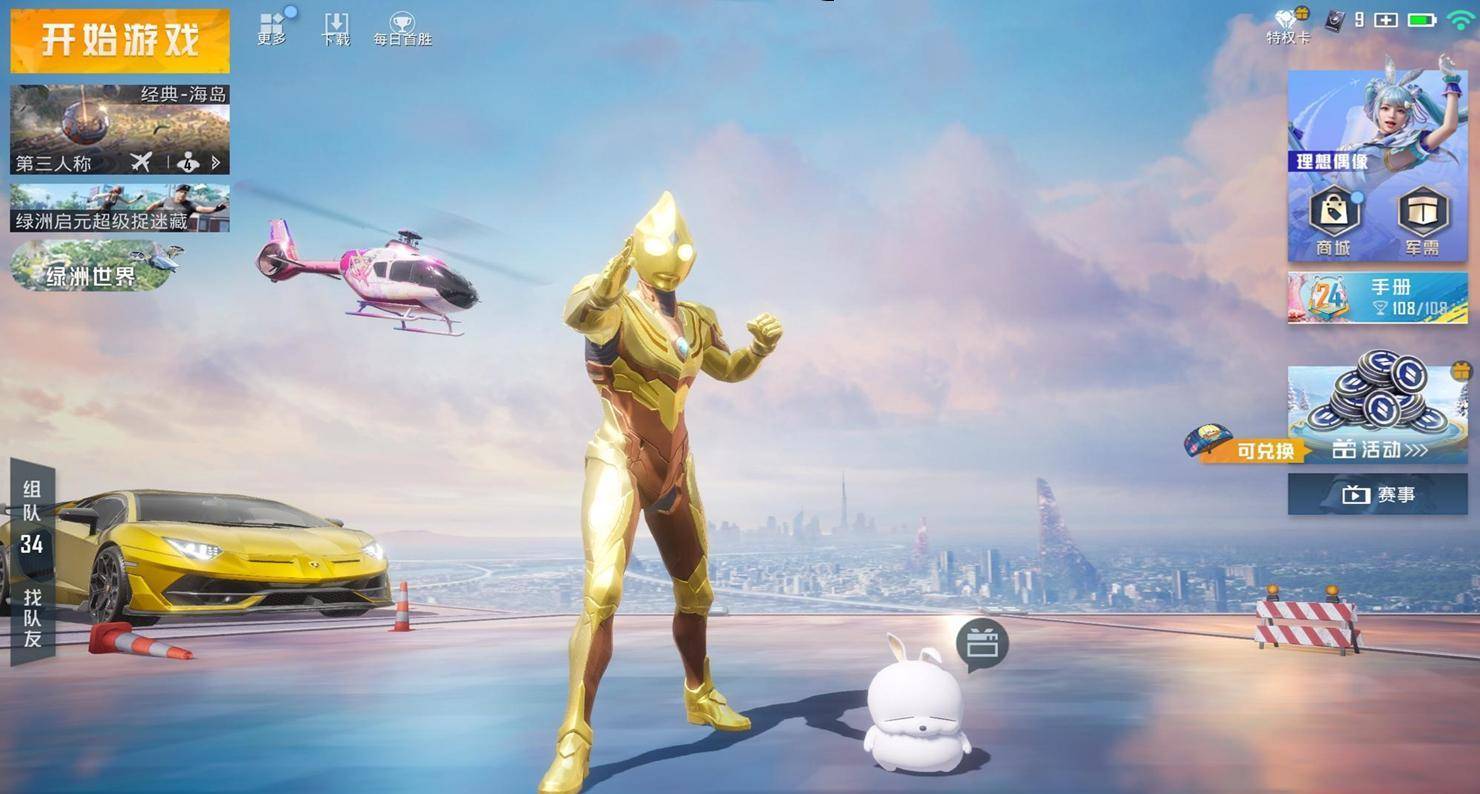1480x794 pixels.
Task: Open the 手册 season handbook
Action: (x=1377, y=298)
